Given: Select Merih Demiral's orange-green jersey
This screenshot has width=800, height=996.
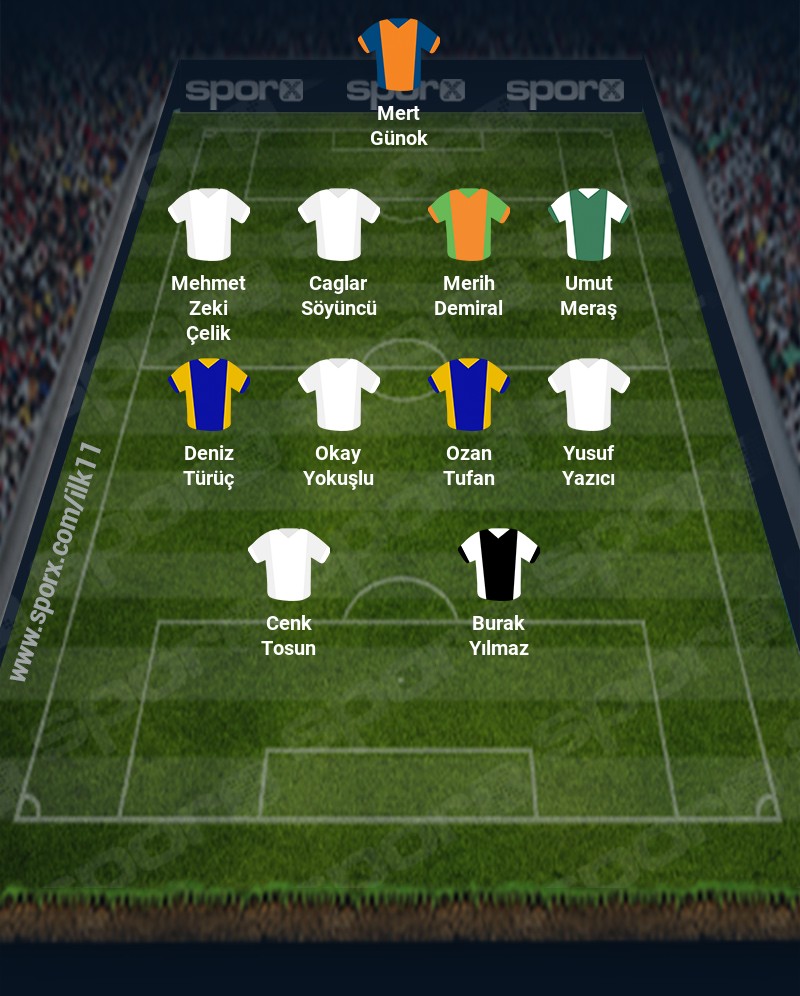Looking at the screenshot, I should click(x=469, y=224).
